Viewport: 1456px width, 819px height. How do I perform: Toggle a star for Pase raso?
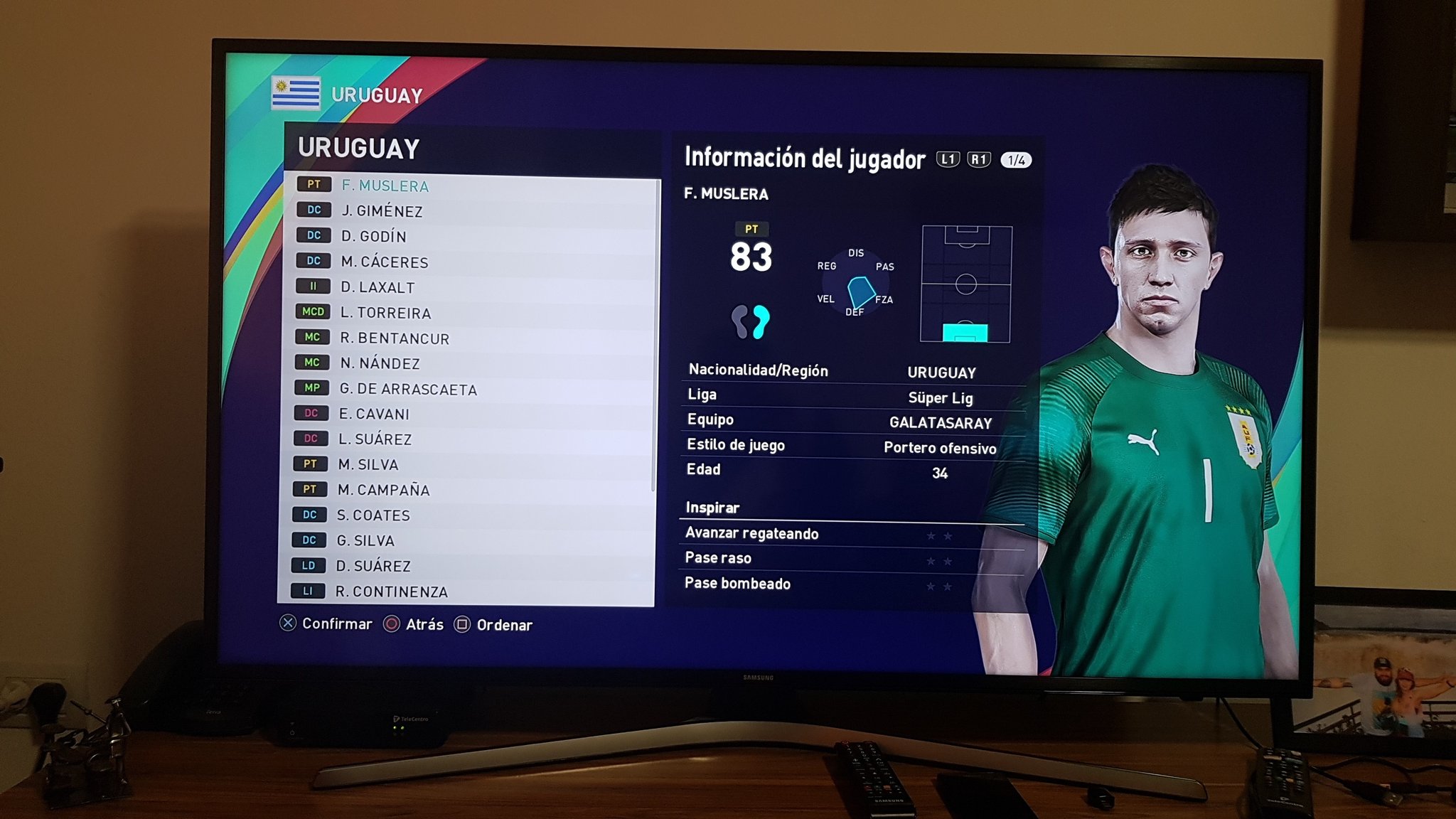click(939, 562)
